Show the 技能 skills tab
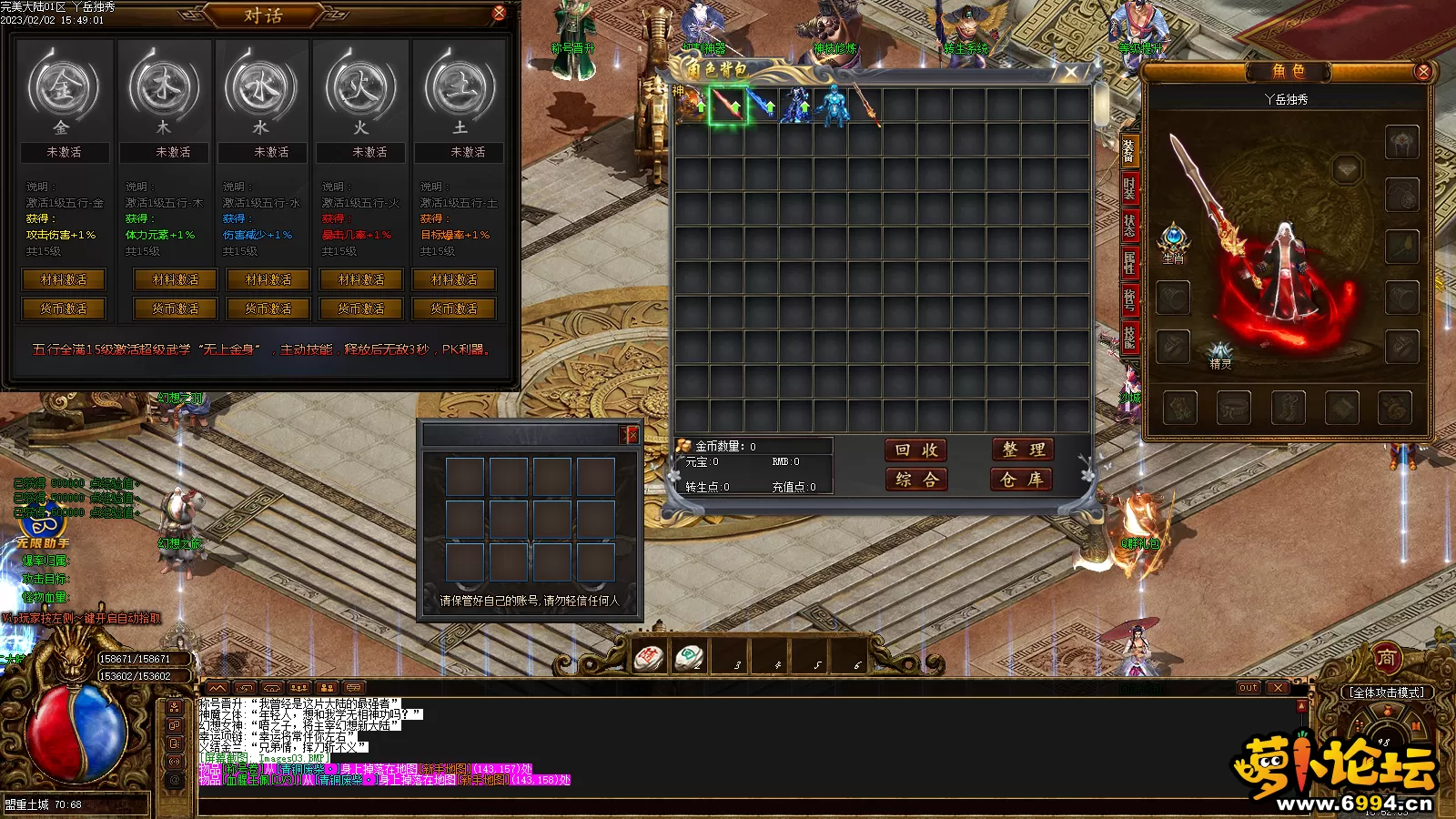The width and height of the screenshot is (1456, 819). (x=1129, y=337)
